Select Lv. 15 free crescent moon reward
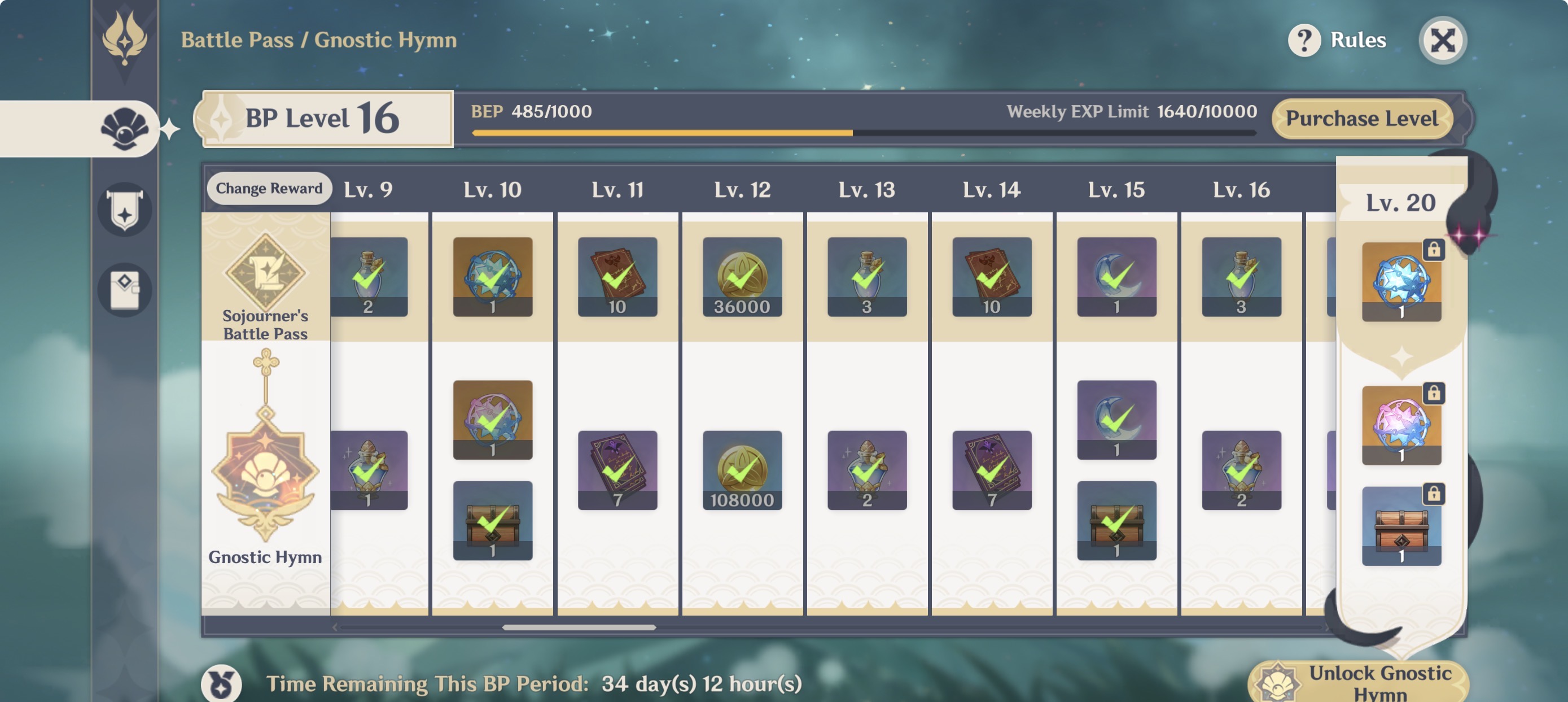 pyautogui.click(x=1116, y=277)
